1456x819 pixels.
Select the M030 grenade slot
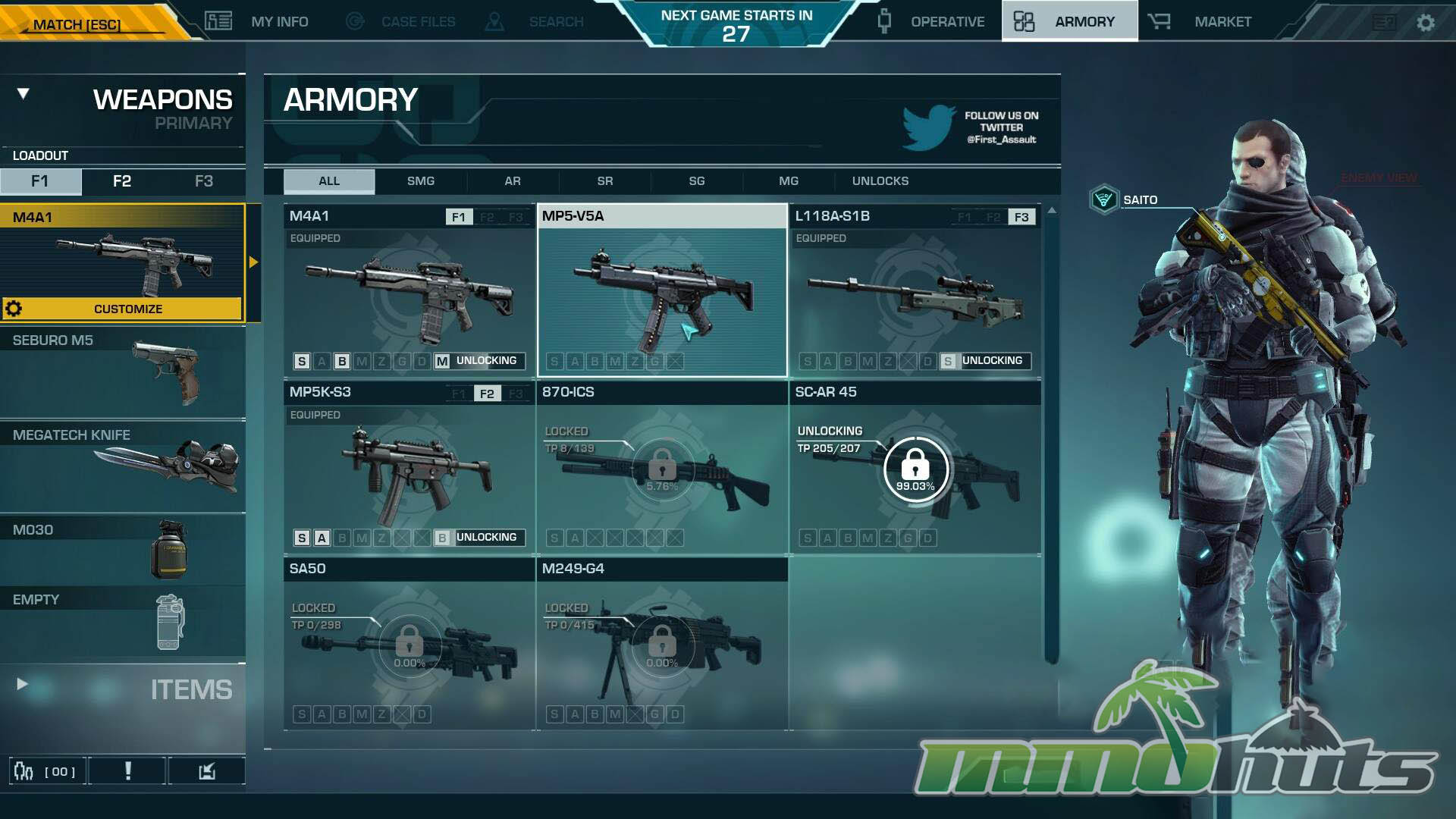coord(122,549)
